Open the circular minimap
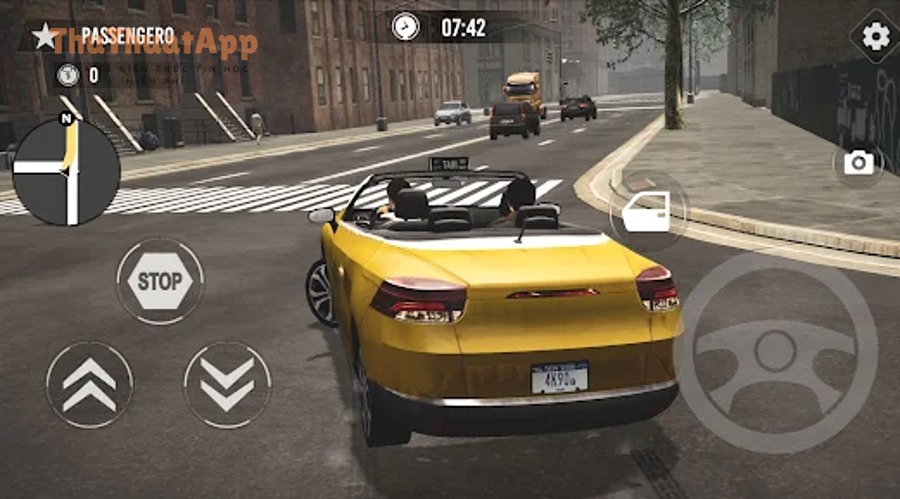This screenshot has width=900, height=499. point(66,172)
